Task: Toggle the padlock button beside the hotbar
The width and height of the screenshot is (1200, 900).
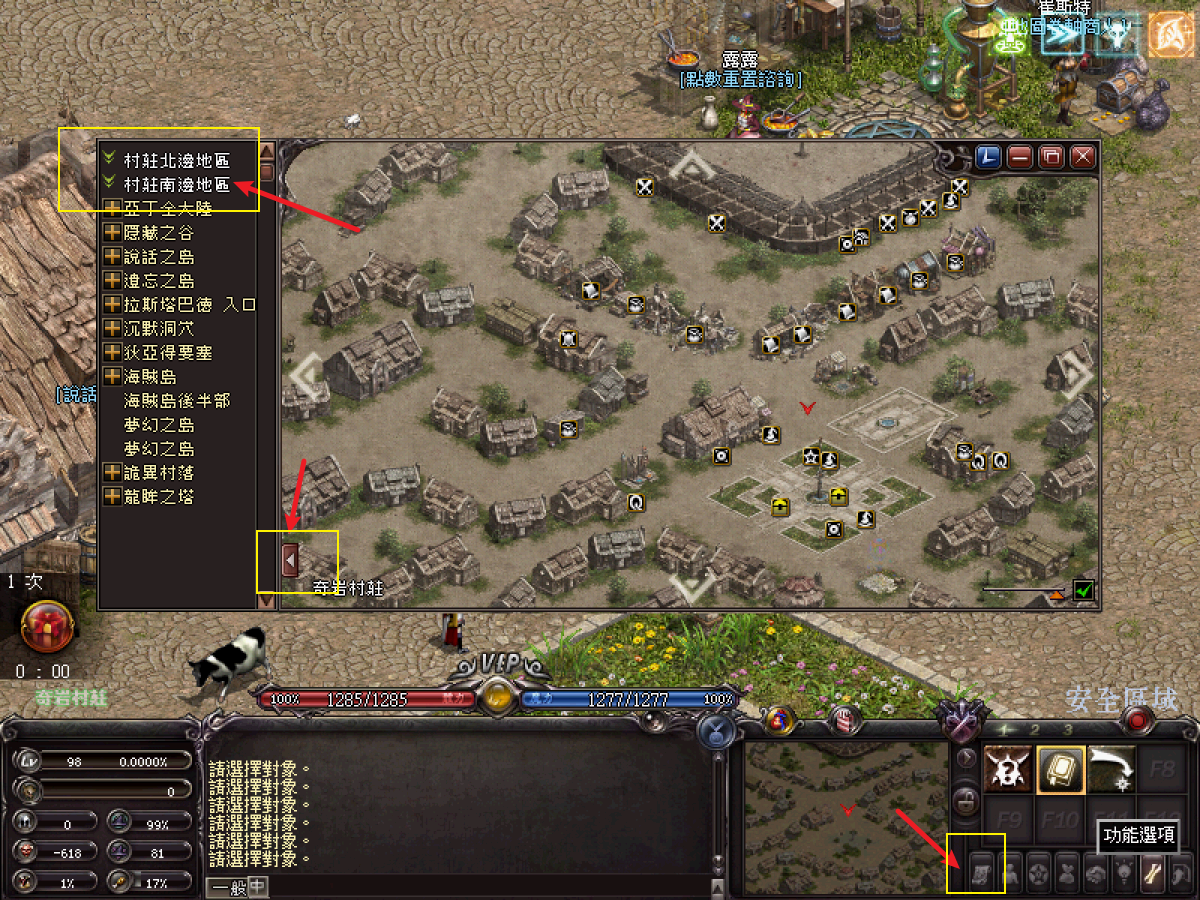Action: [967, 800]
